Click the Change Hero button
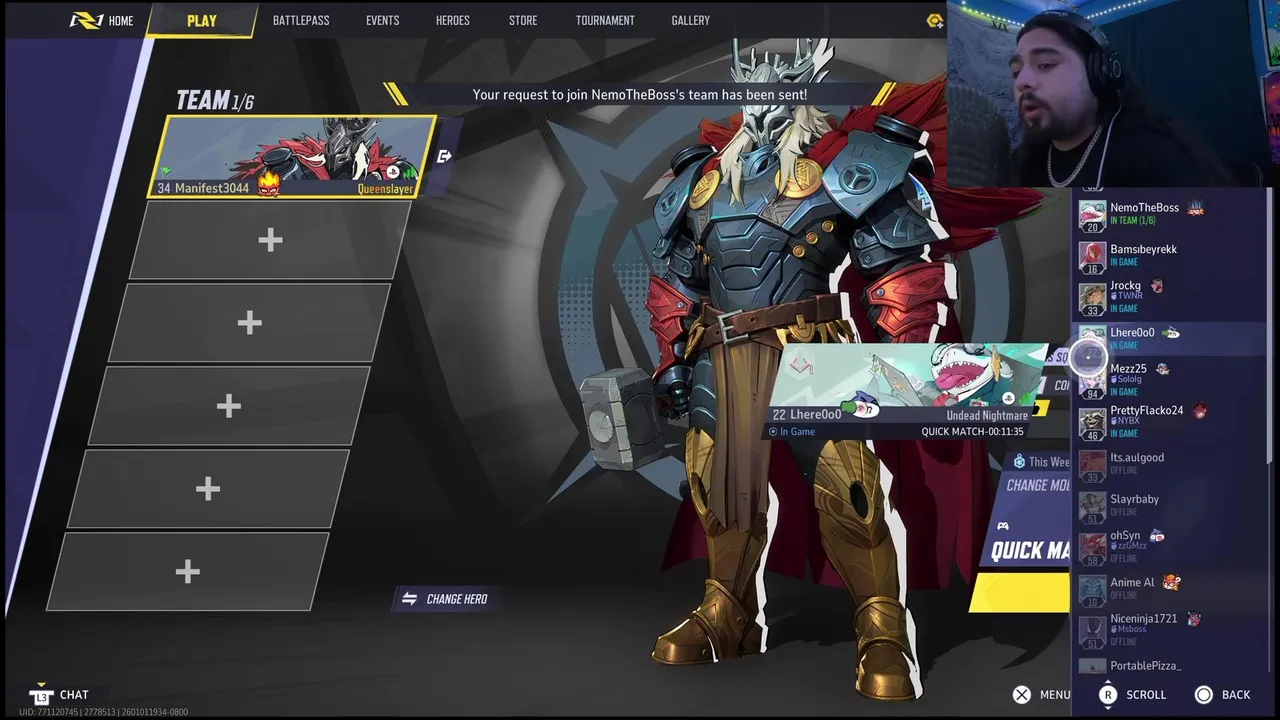Viewport: 1280px width, 720px height. (x=446, y=599)
